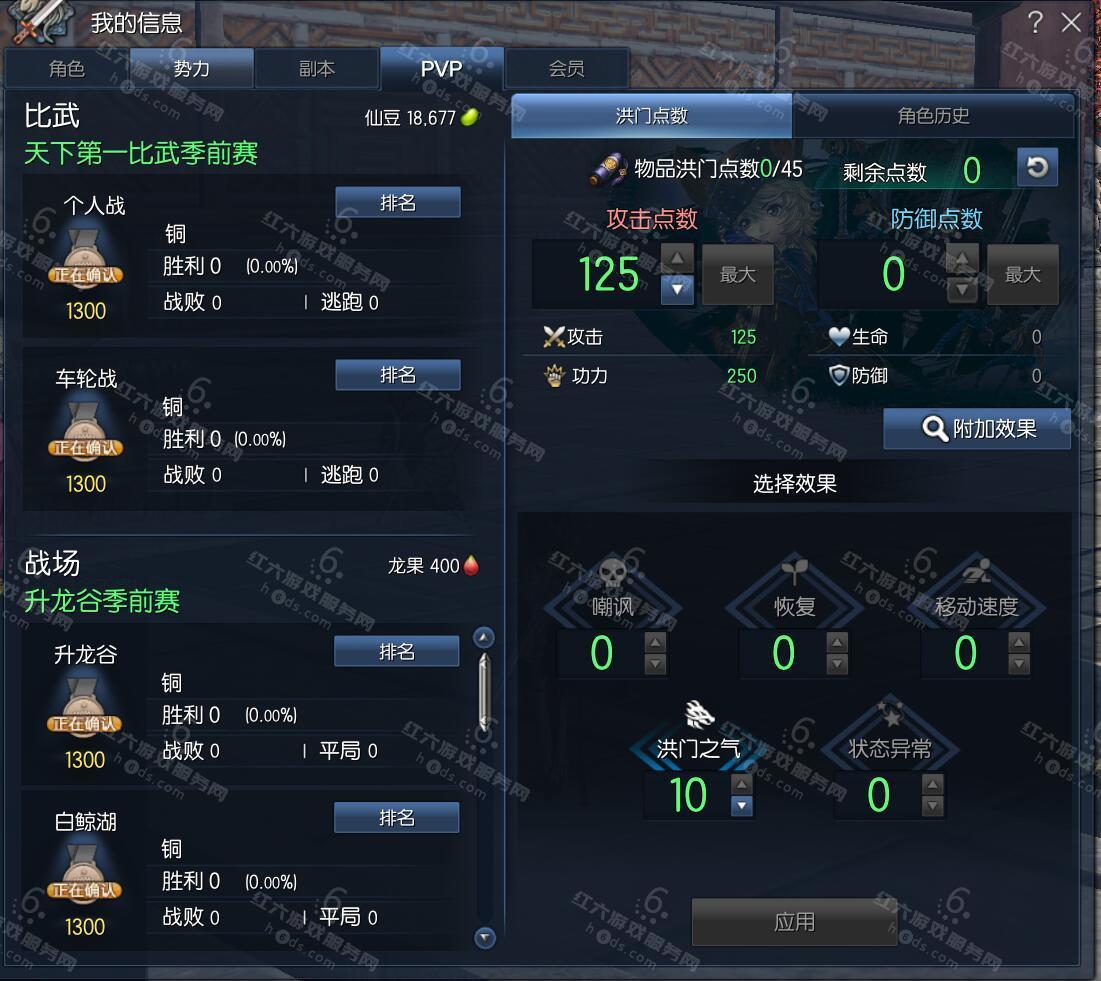Close the 我的信息 window
1101x981 pixels.
coord(1071,23)
